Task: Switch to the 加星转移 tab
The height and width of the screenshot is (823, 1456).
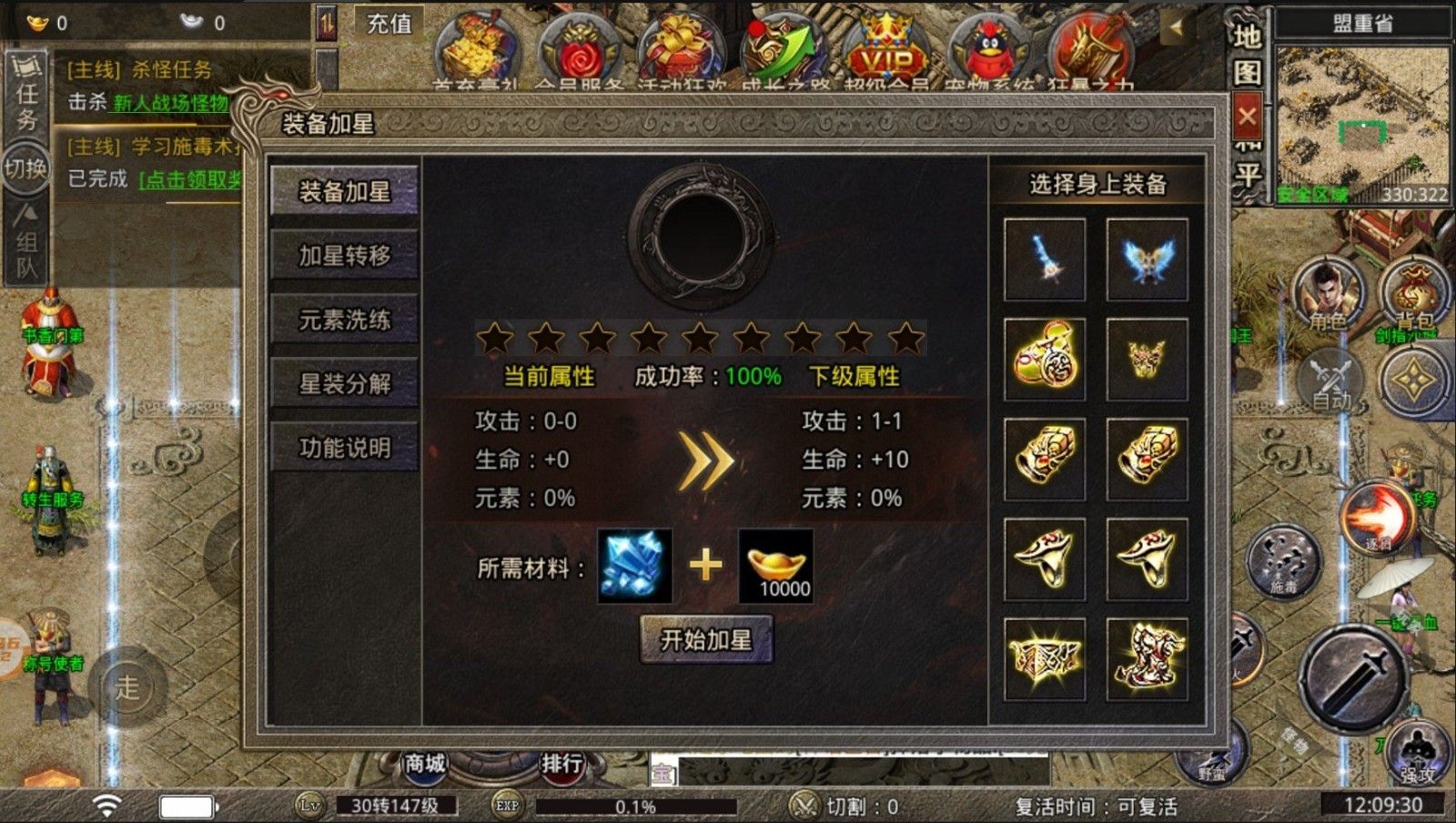Action: tap(344, 257)
